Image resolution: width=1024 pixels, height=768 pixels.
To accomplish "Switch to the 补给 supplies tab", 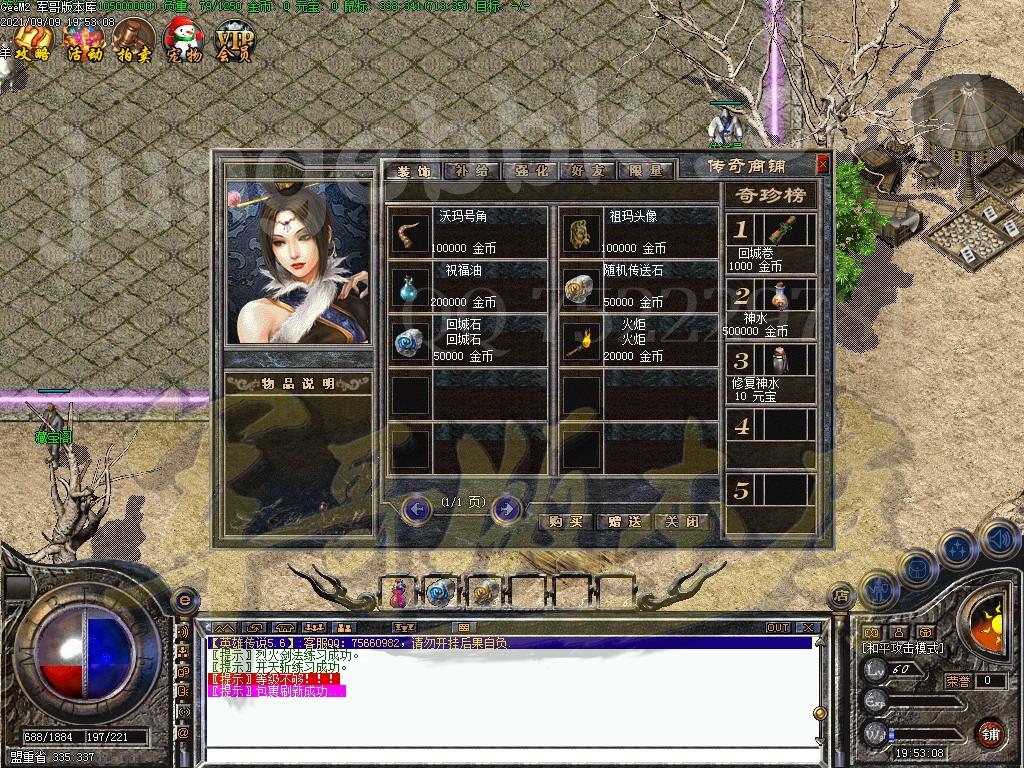I will tap(470, 171).
